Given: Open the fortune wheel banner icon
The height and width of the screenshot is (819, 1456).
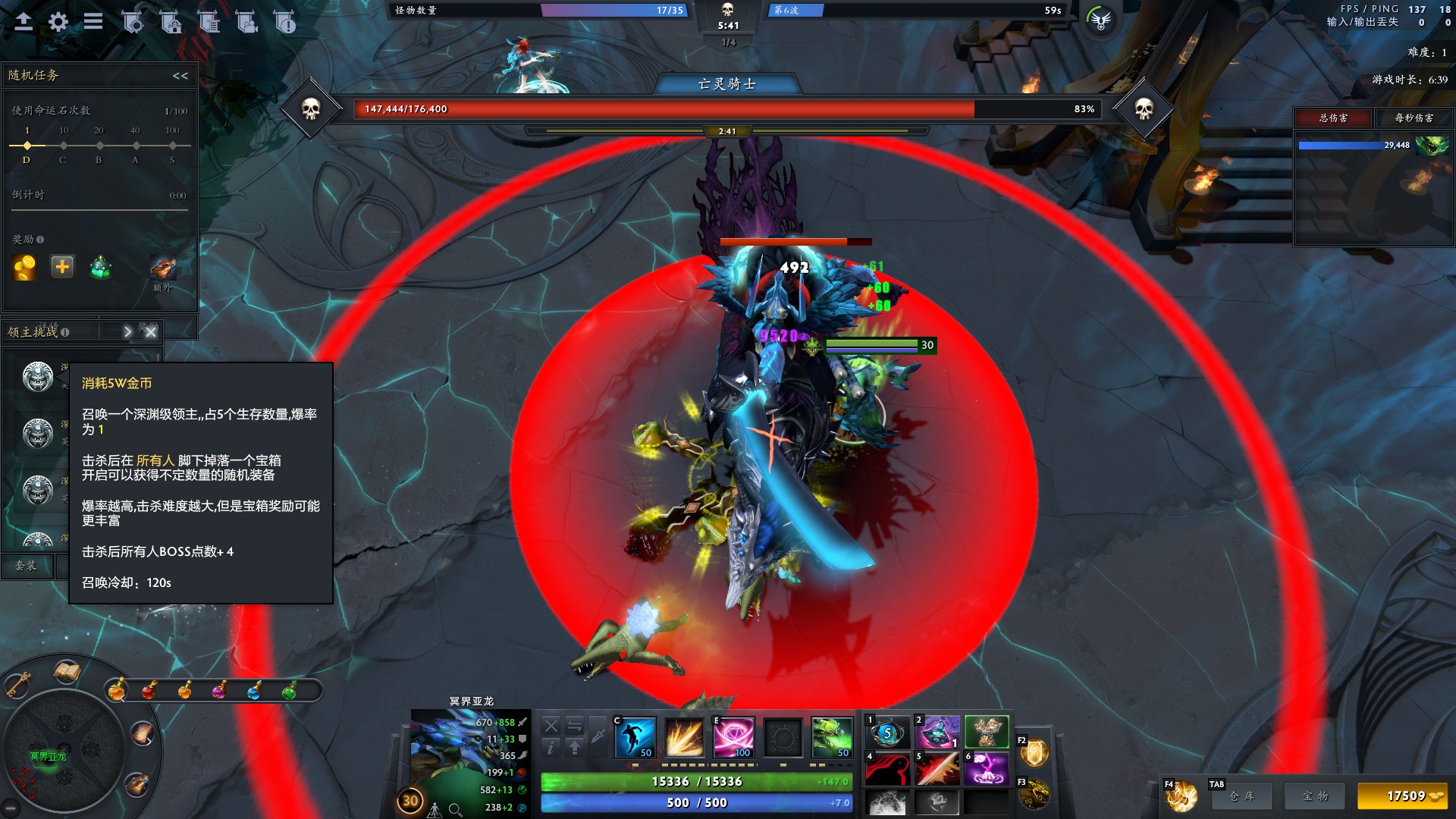Looking at the screenshot, I should click(133, 23).
